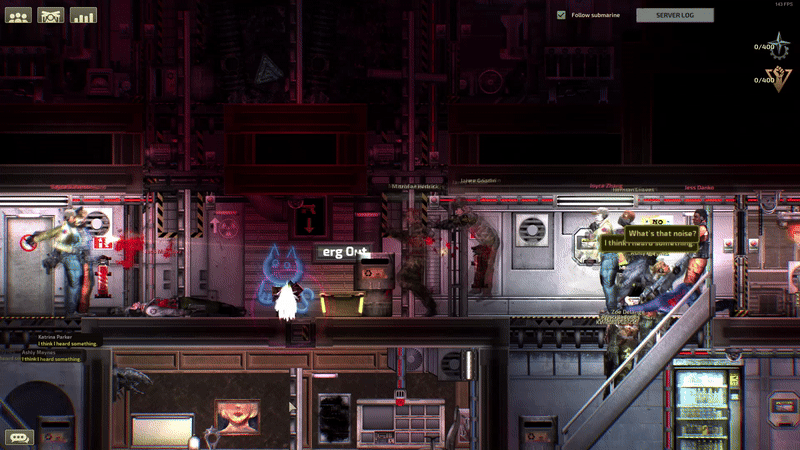Open the bar chart icon button

(x=83, y=16)
